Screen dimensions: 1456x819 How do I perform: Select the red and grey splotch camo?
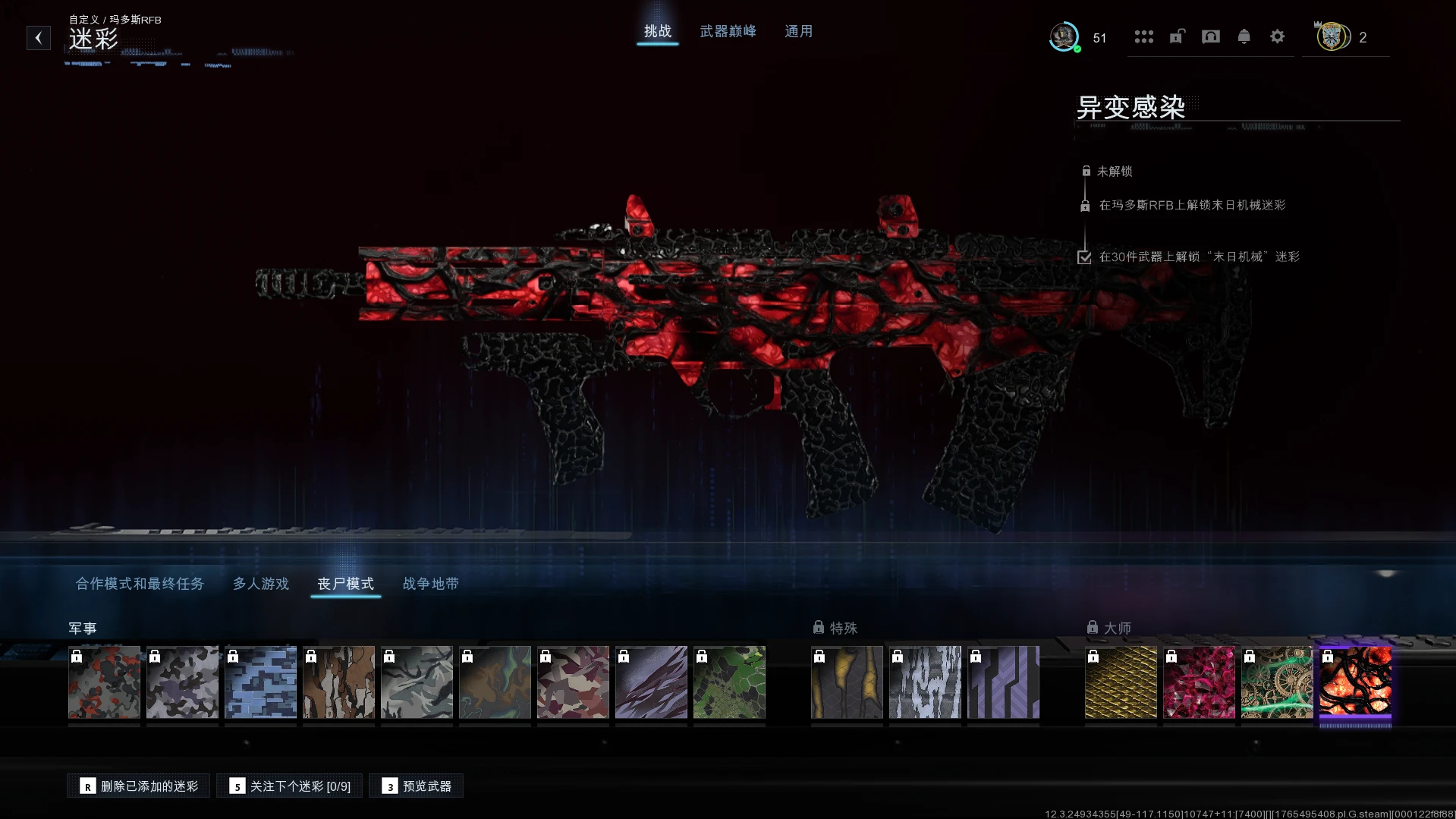pyautogui.click(x=104, y=682)
